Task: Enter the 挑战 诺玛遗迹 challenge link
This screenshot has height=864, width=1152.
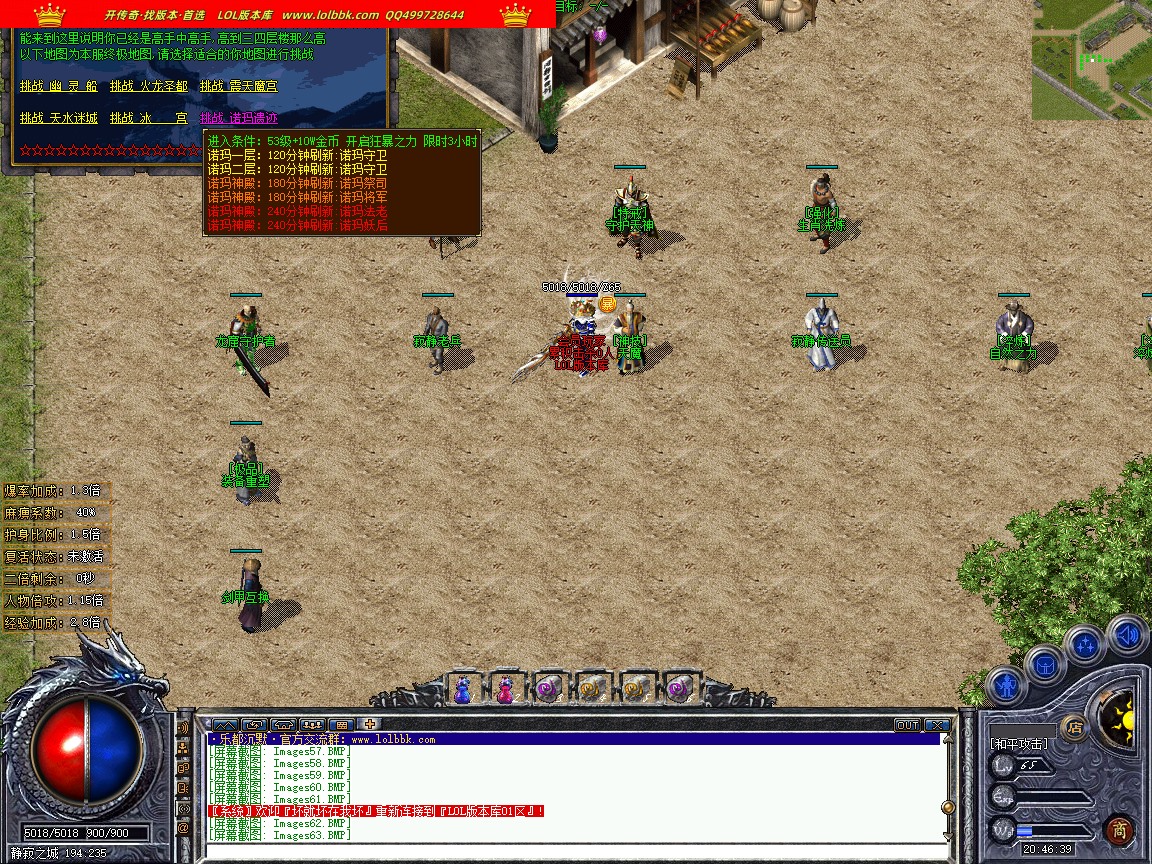Action: [238, 118]
